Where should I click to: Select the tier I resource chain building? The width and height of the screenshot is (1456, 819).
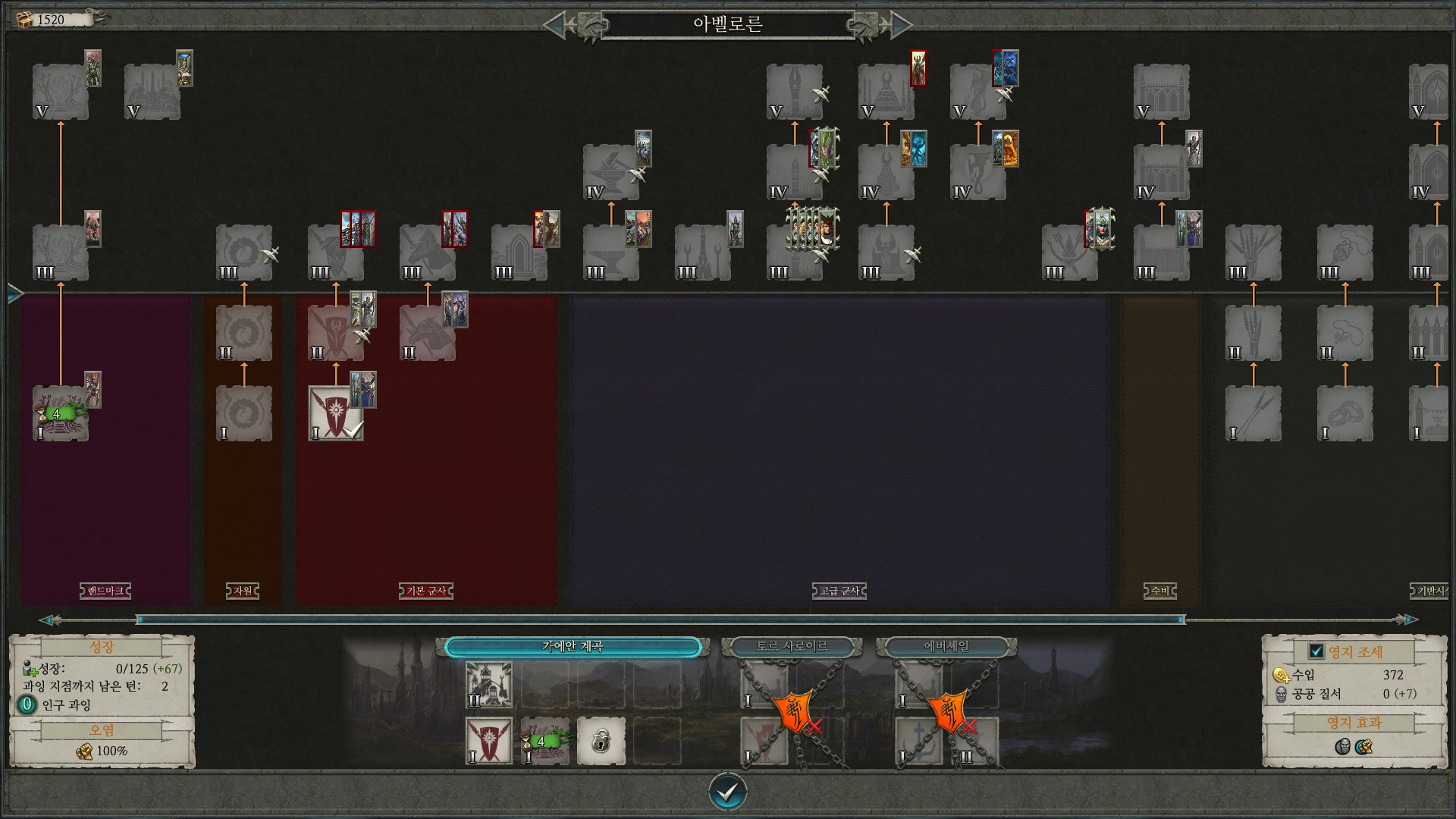(243, 413)
